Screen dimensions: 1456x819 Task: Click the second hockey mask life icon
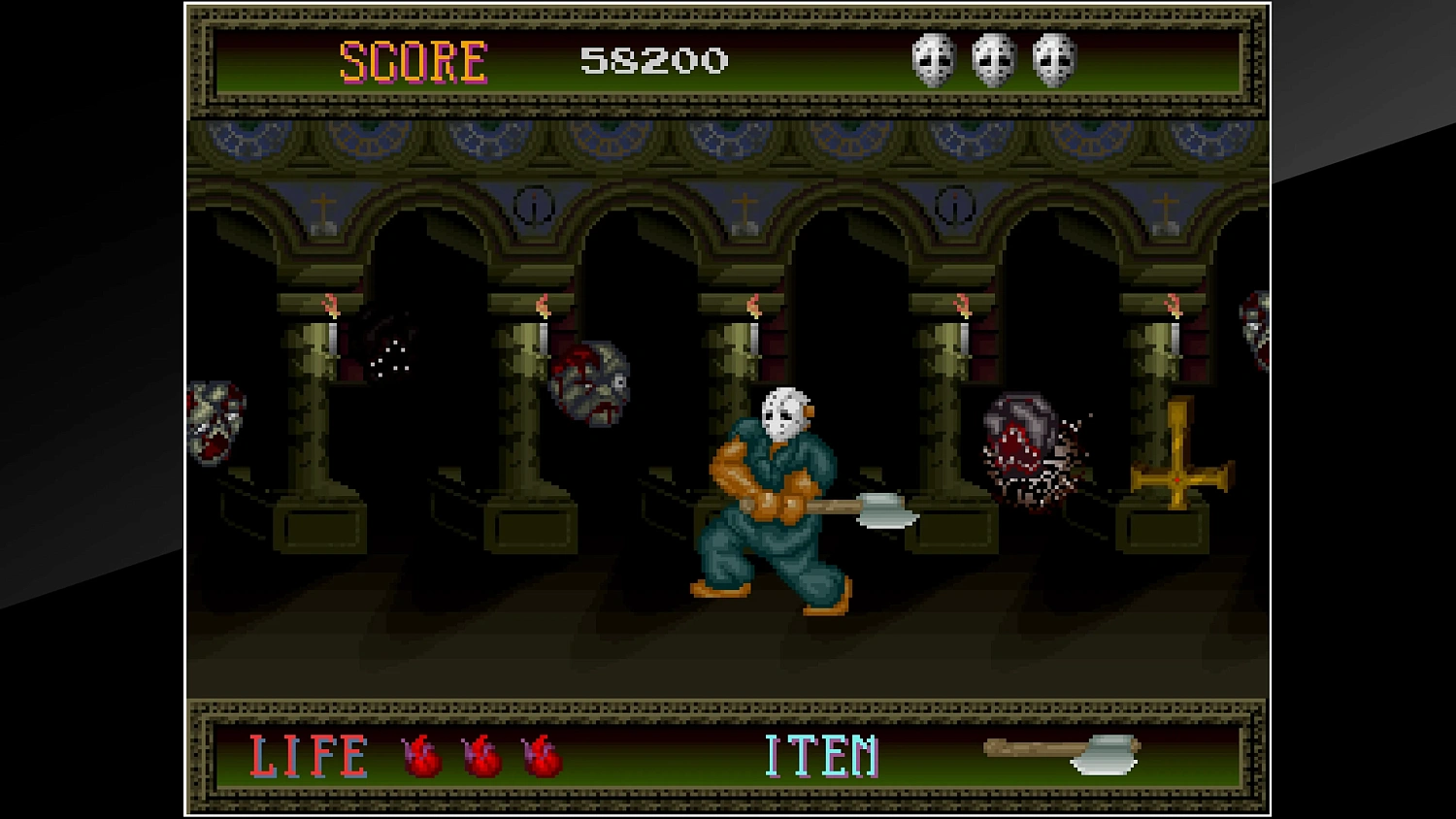pos(994,60)
